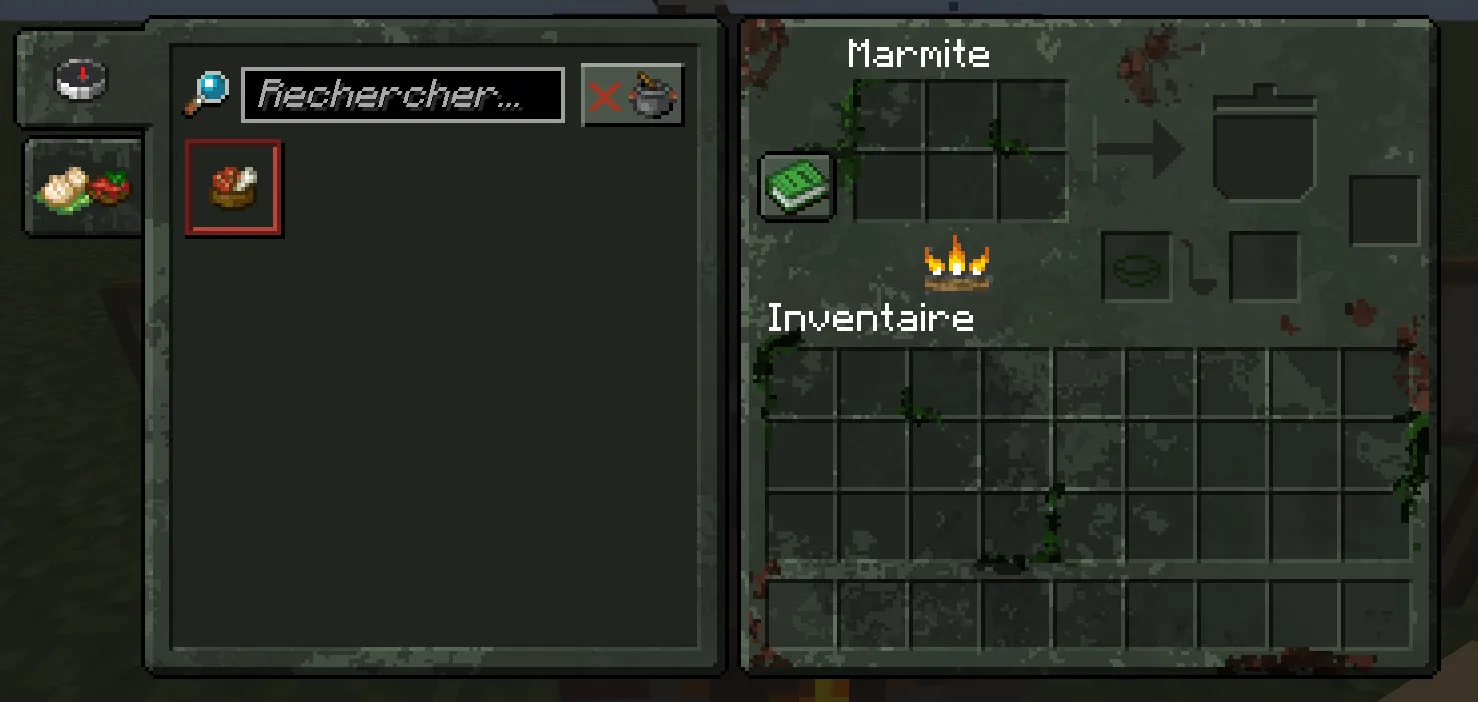The height and width of the screenshot is (702, 1478).
Task: Select the meat stew recipe entry
Action: coord(233,188)
